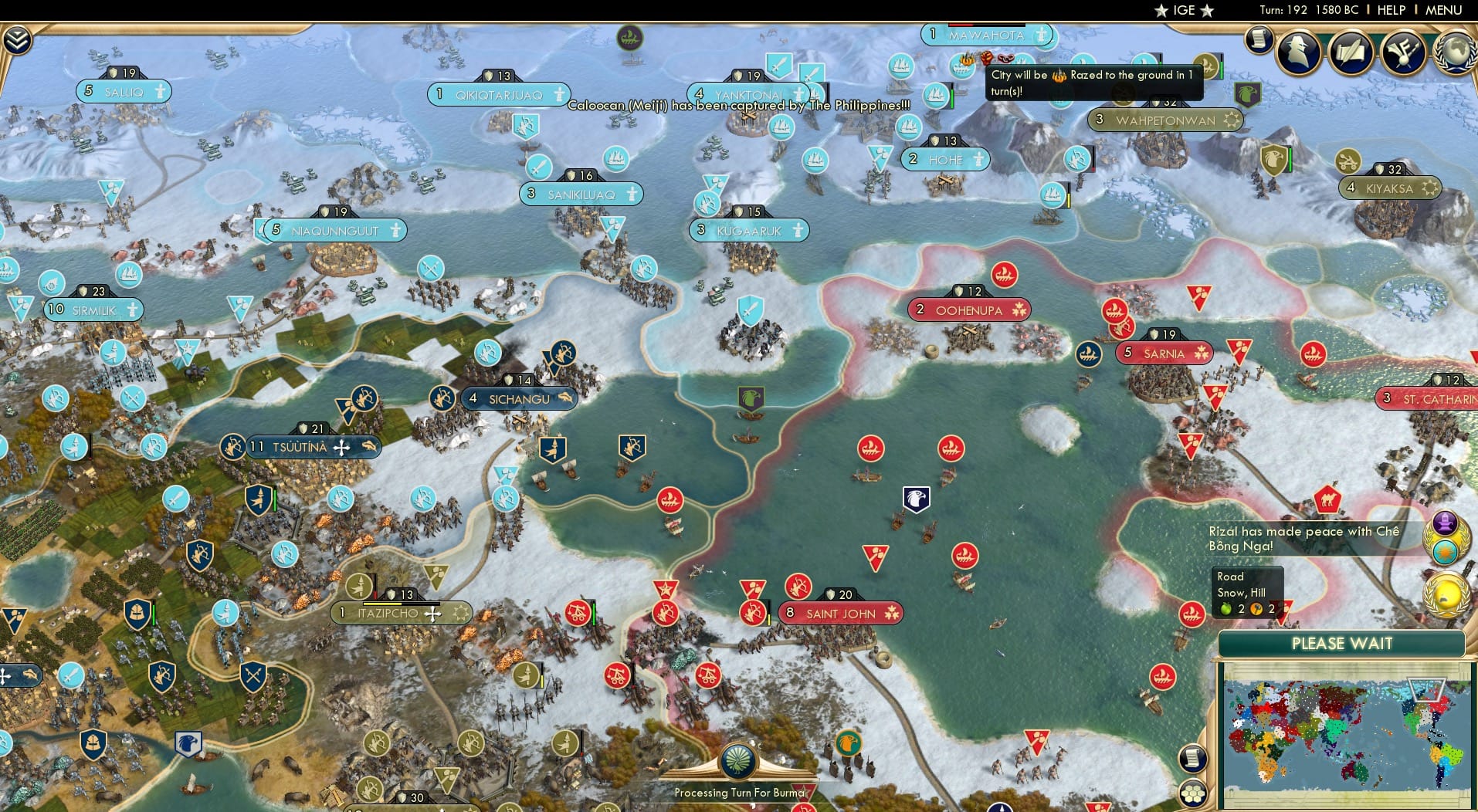Open the Diplomacy overview quill icon
This screenshot has height=812, width=1478.
click(x=1350, y=52)
